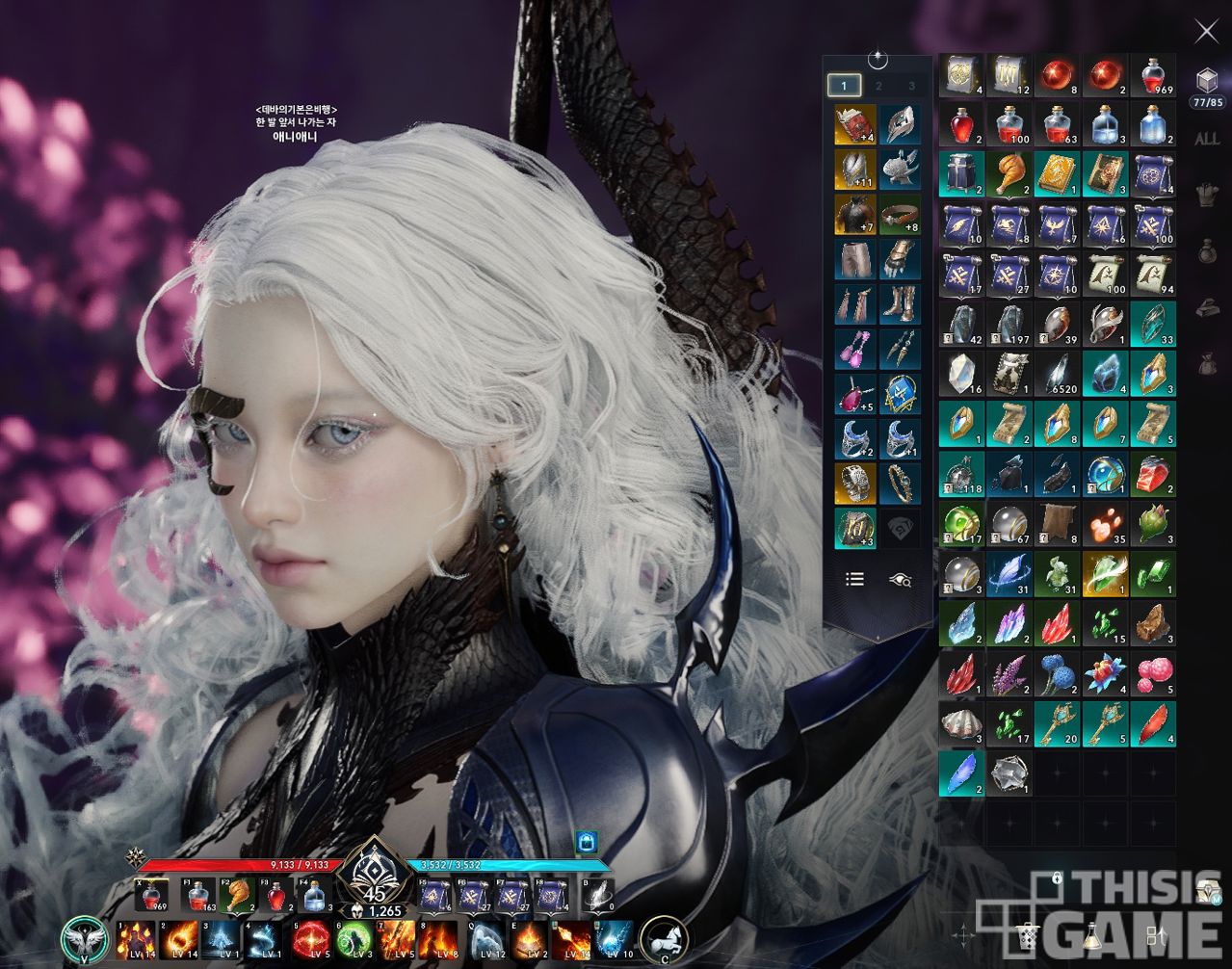1232x969 pixels.
Task: Select the red feather item
Action: click(1153, 724)
